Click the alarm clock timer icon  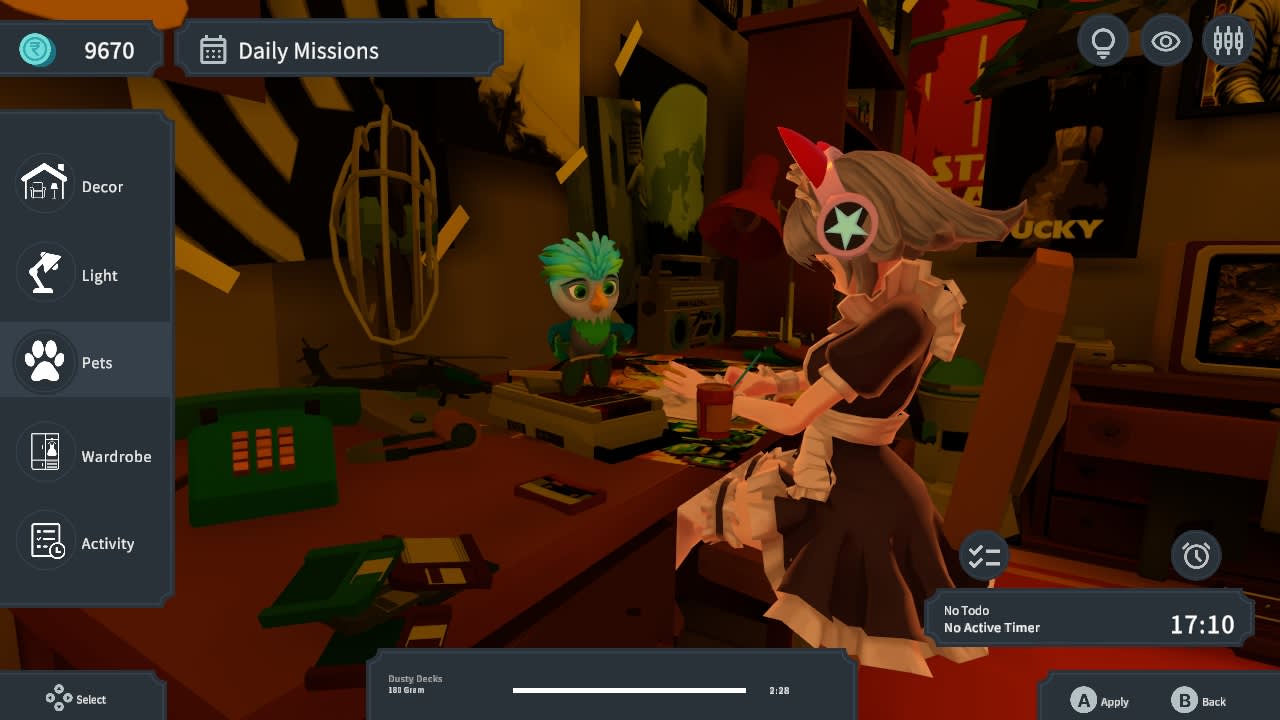tap(1196, 556)
